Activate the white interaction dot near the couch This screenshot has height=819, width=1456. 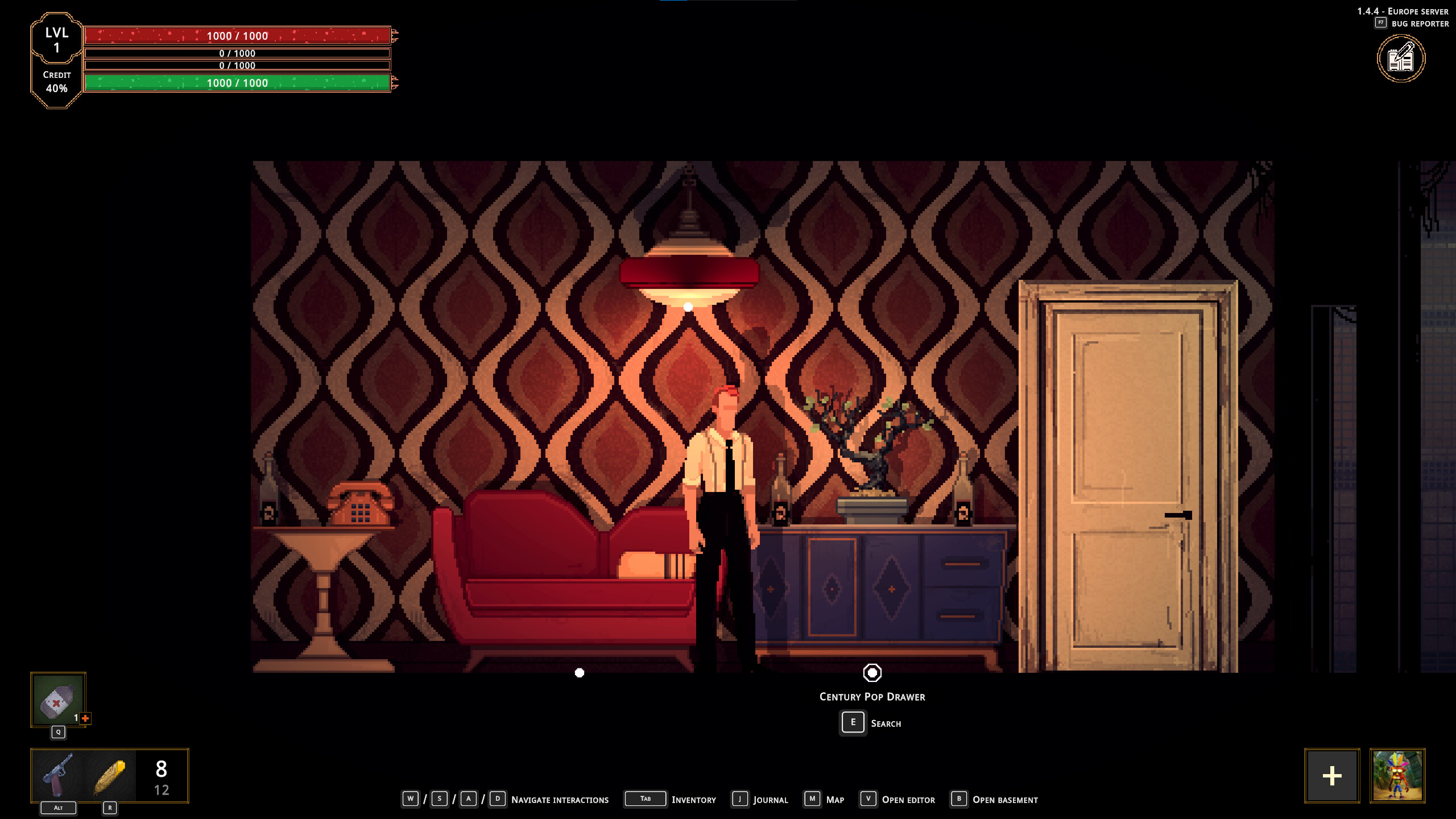pyautogui.click(x=580, y=672)
